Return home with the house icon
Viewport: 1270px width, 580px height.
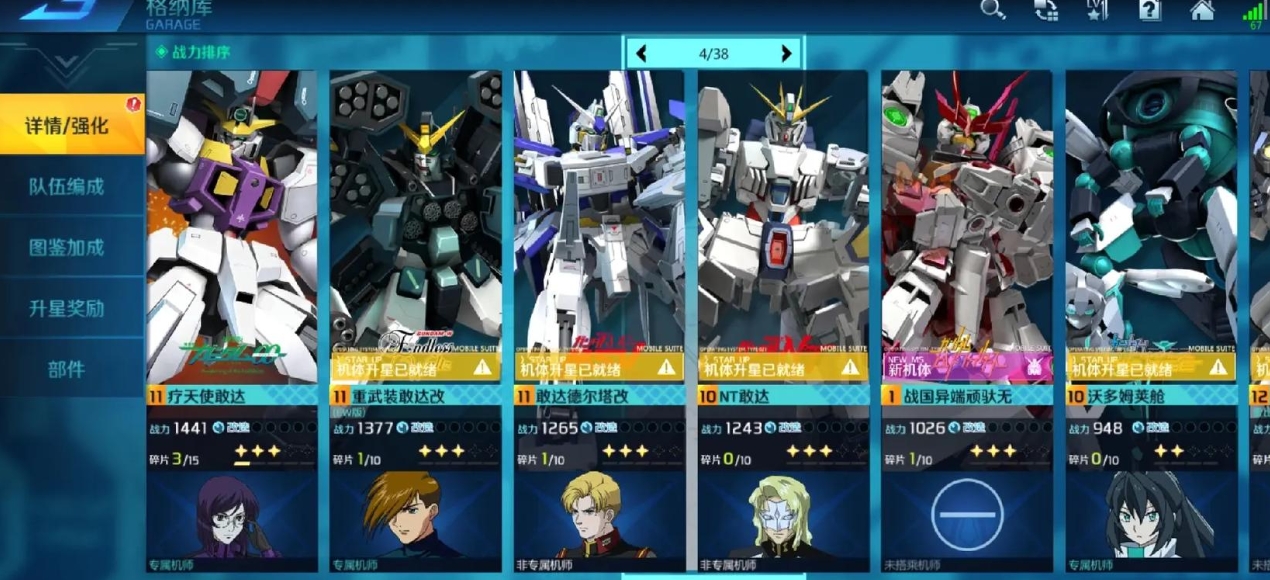(x=1202, y=11)
